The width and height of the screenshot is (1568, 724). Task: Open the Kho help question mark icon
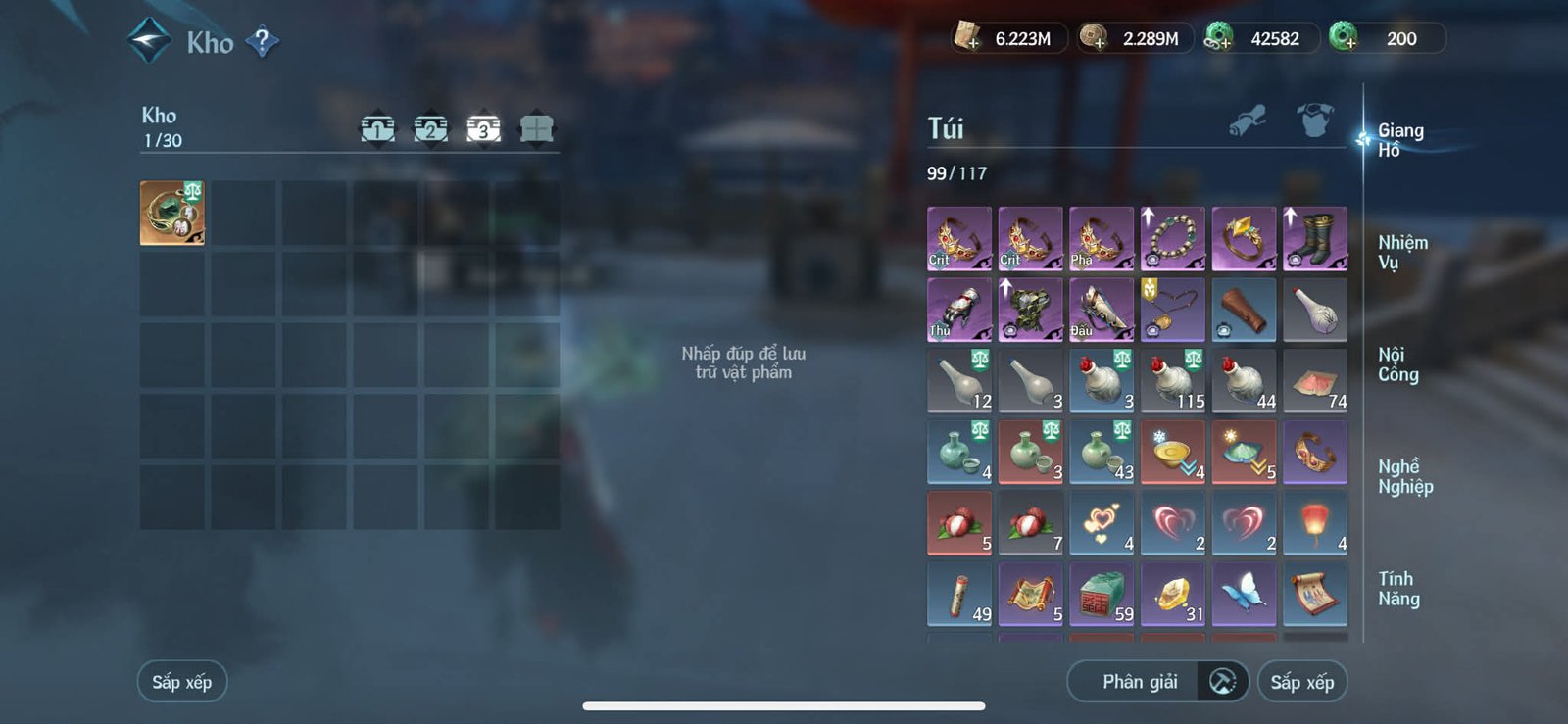coord(263,42)
